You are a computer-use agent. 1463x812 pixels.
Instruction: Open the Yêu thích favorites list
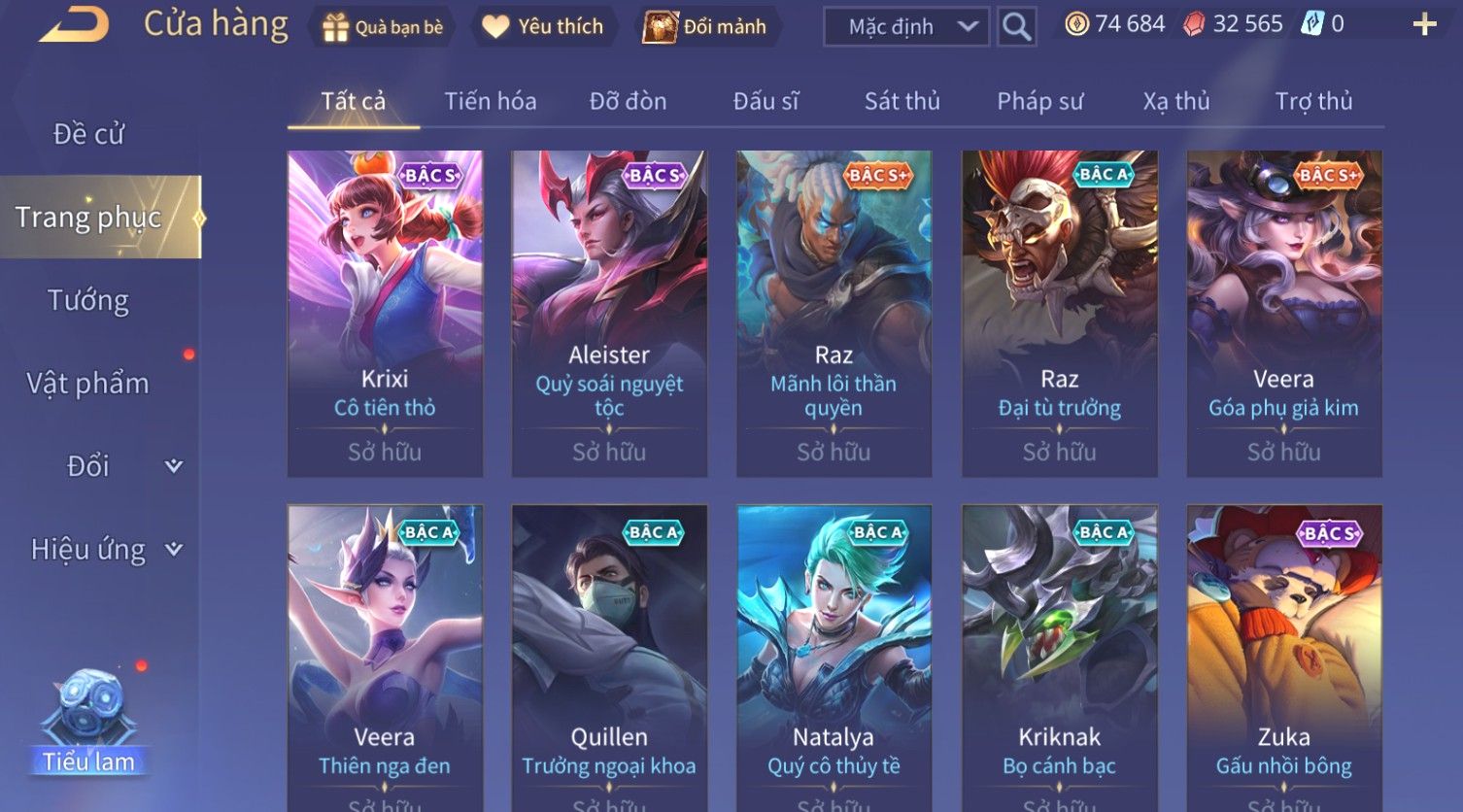[x=543, y=27]
